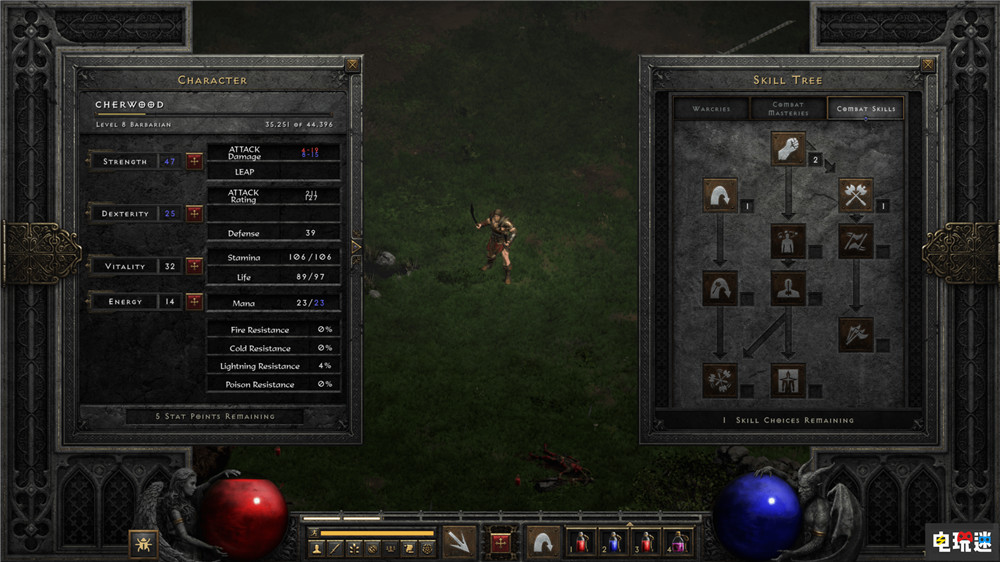1000x562 pixels.
Task: Raise Energy using the plus button
Action: pyautogui.click(x=194, y=301)
